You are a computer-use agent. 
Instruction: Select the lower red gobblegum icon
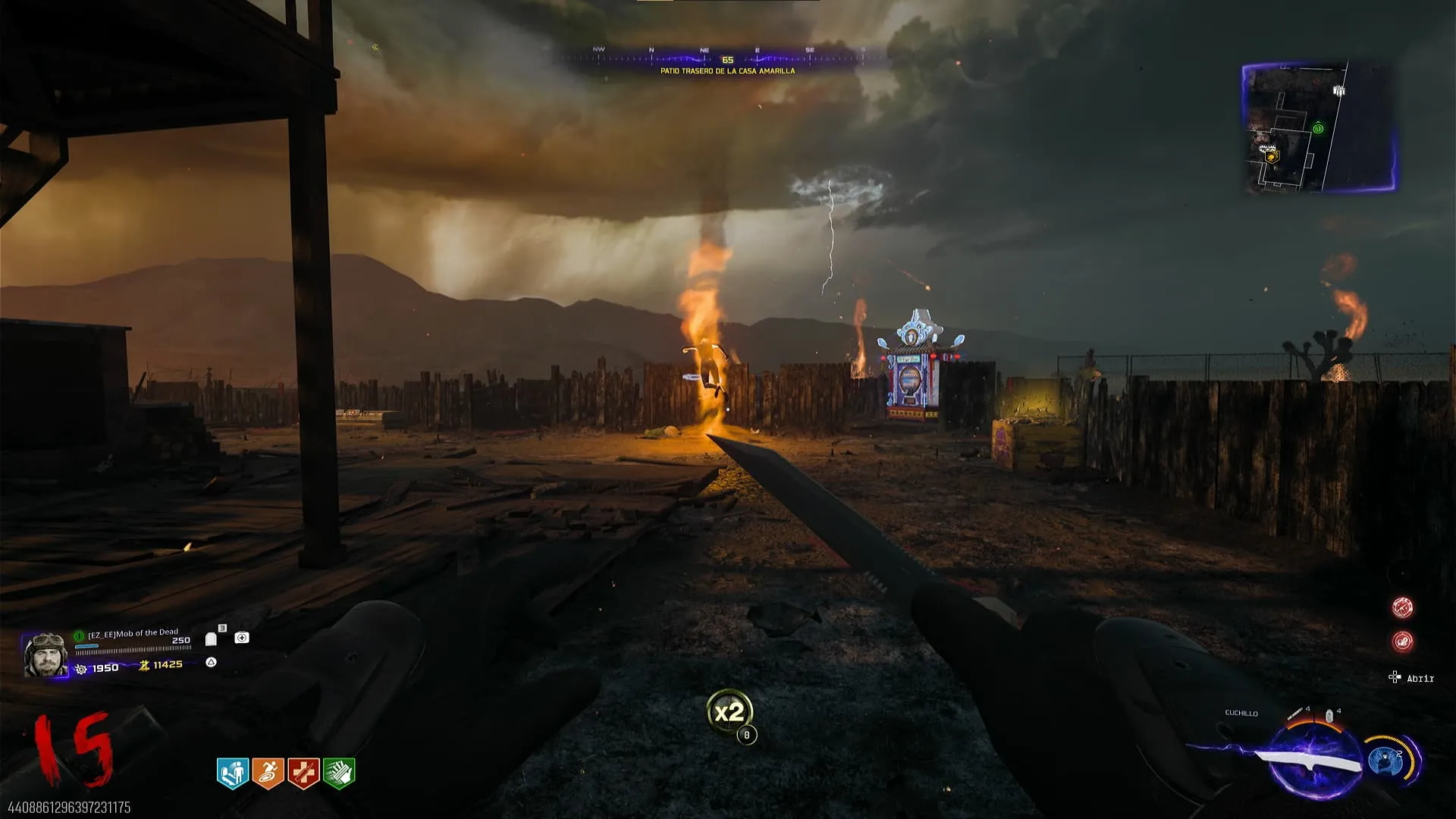point(1402,642)
